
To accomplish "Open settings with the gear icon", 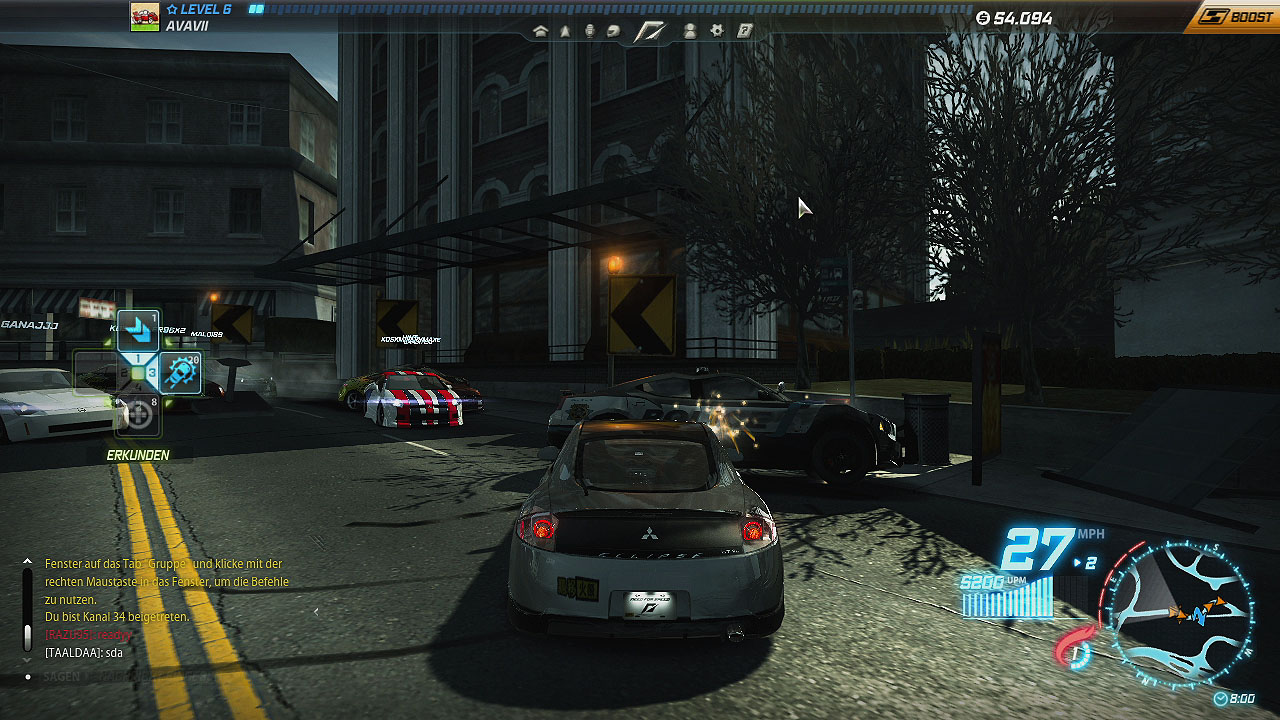I will (717, 31).
